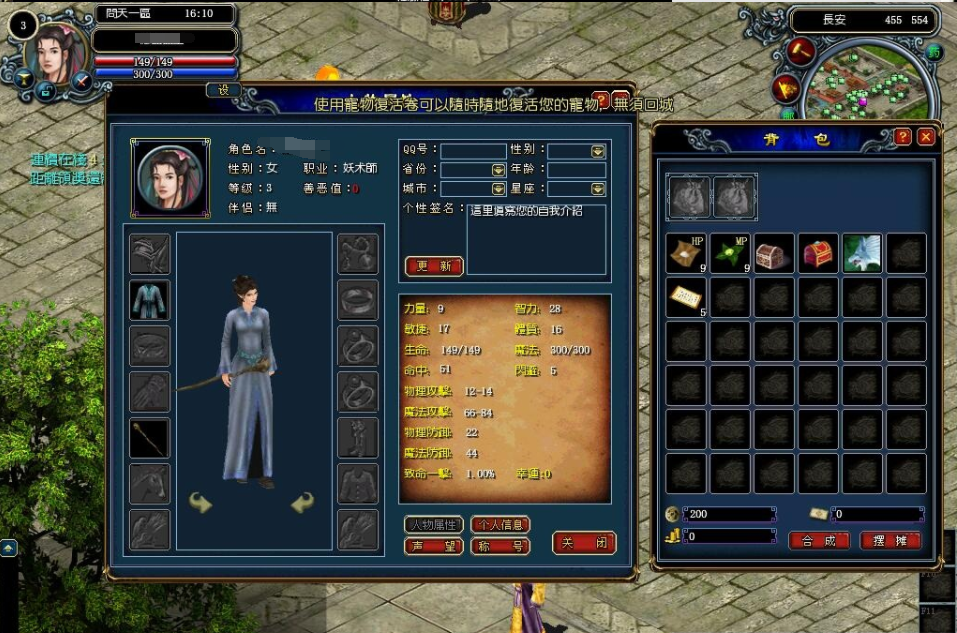Screen dimensions: 957x633
Task: Open the backpack help button
Action: coord(903,137)
